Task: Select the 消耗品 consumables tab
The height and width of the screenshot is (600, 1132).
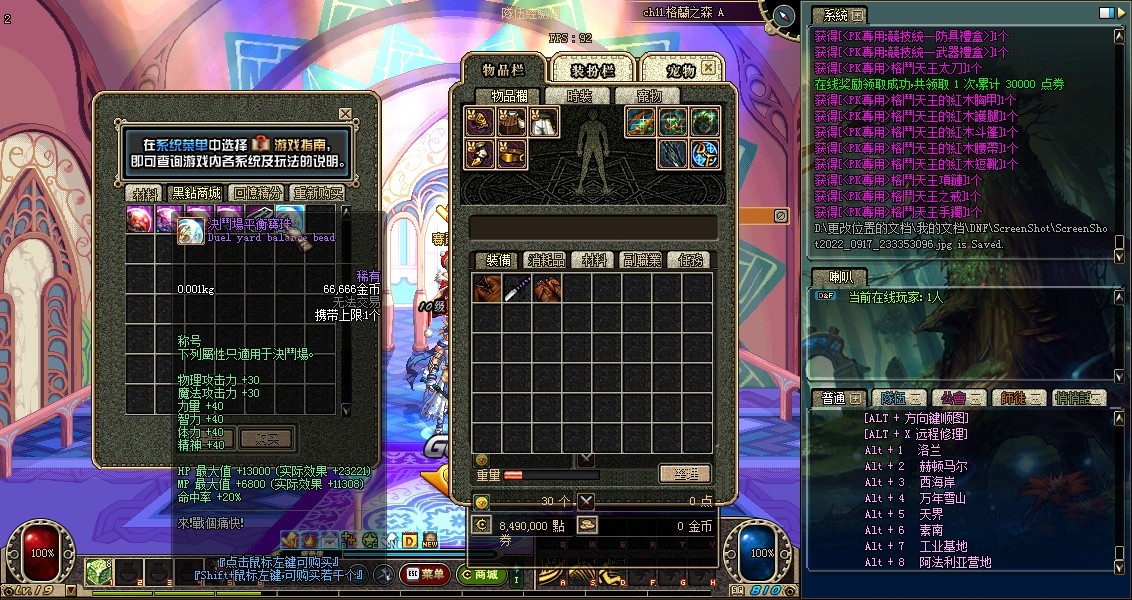Action: click(546, 260)
